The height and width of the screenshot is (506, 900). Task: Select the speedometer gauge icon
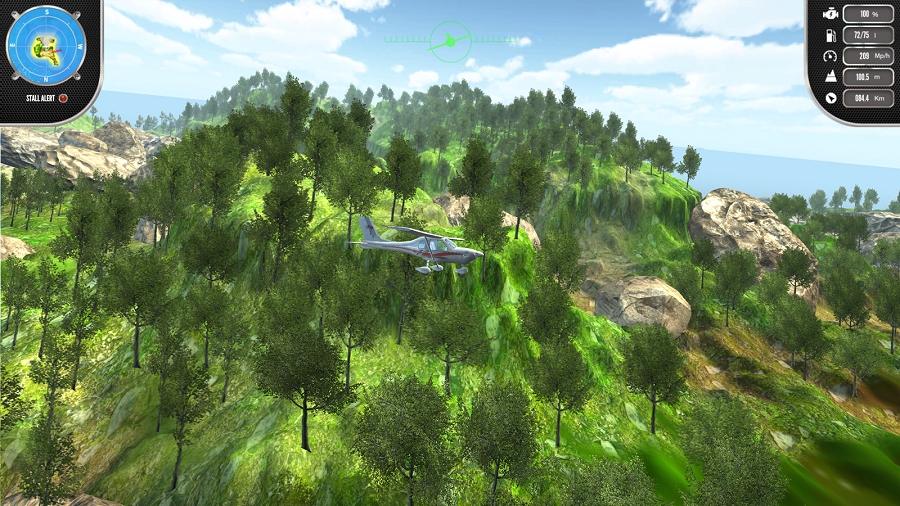pos(829,56)
